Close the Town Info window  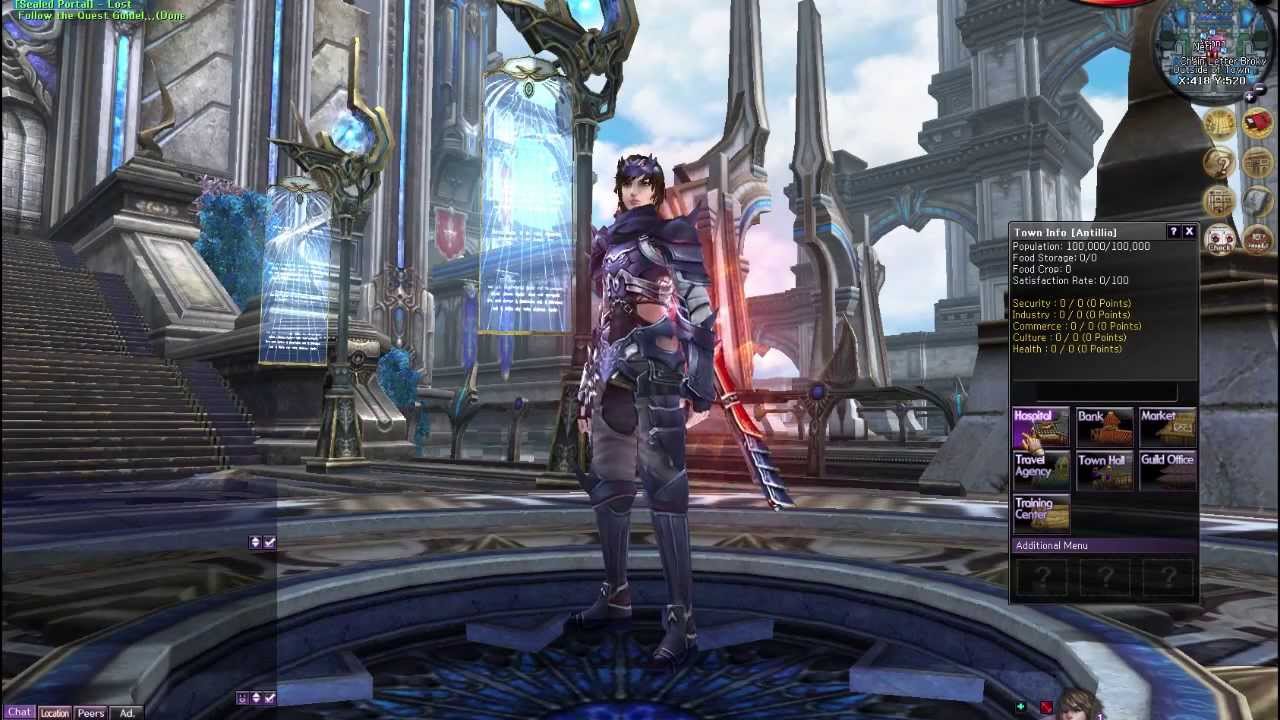coord(1189,232)
